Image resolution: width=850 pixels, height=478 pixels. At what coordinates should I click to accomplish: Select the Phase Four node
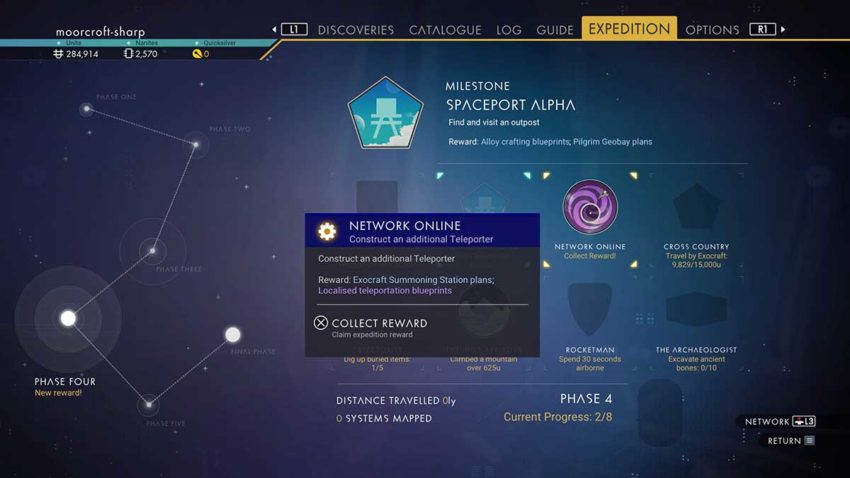[68, 319]
